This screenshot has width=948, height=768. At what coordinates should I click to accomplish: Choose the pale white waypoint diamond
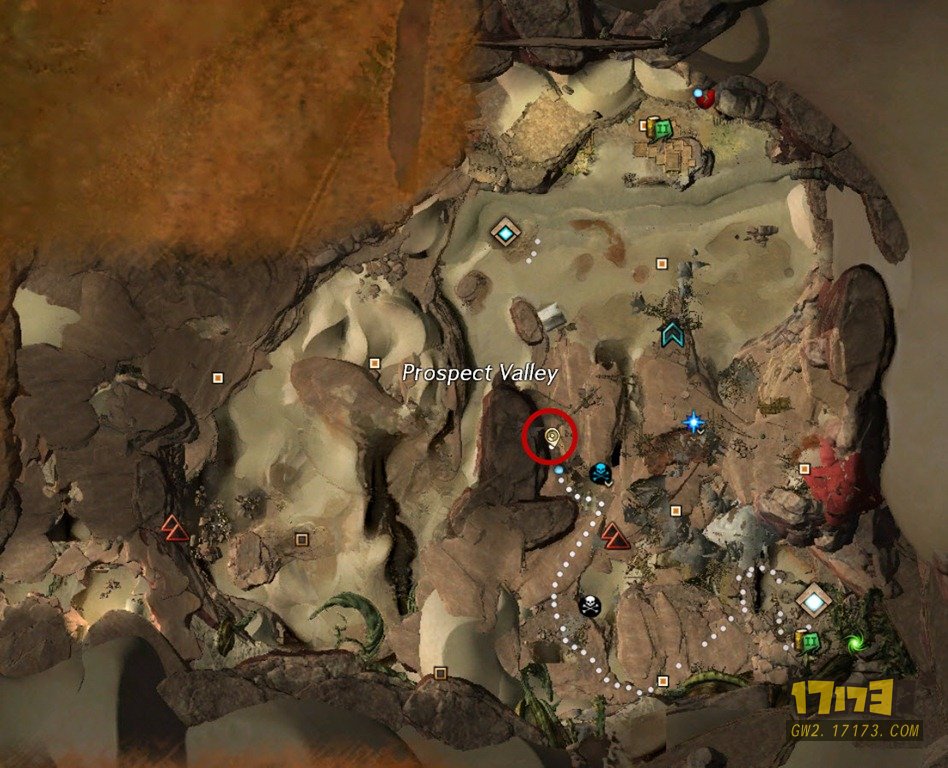click(814, 601)
